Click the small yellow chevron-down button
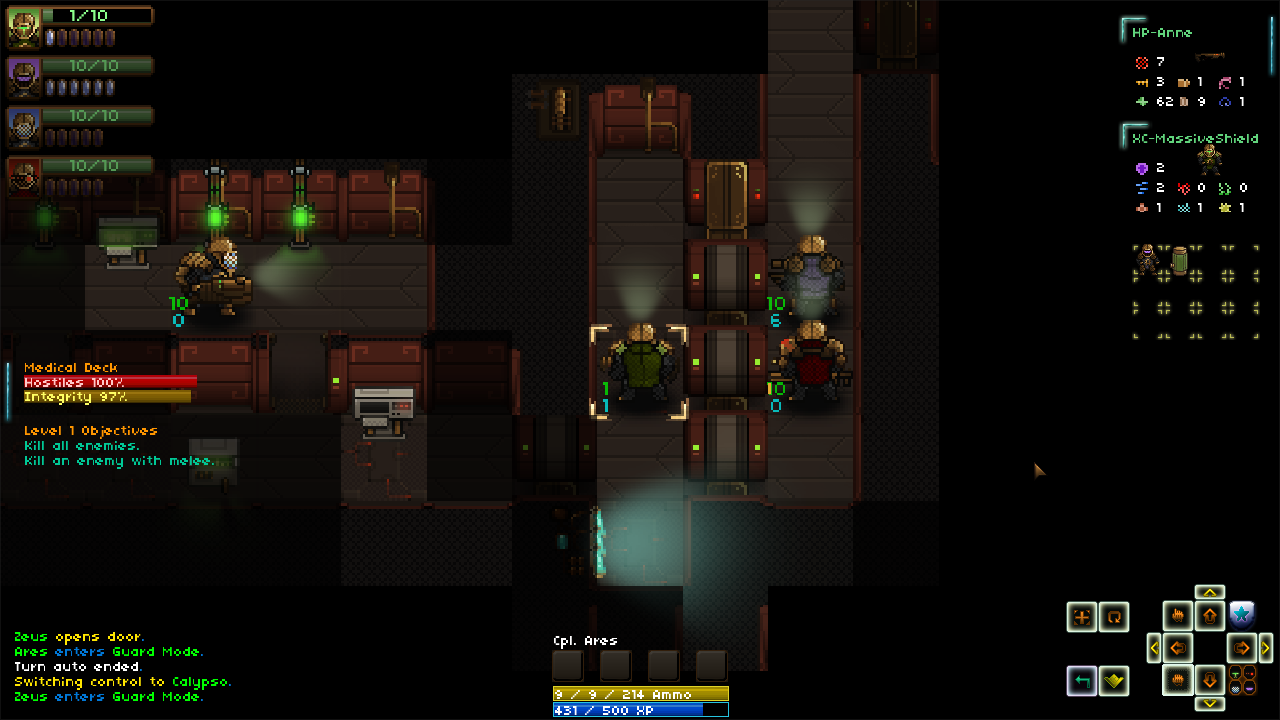This screenshot has height=720, width=1280. [1210, 704]
